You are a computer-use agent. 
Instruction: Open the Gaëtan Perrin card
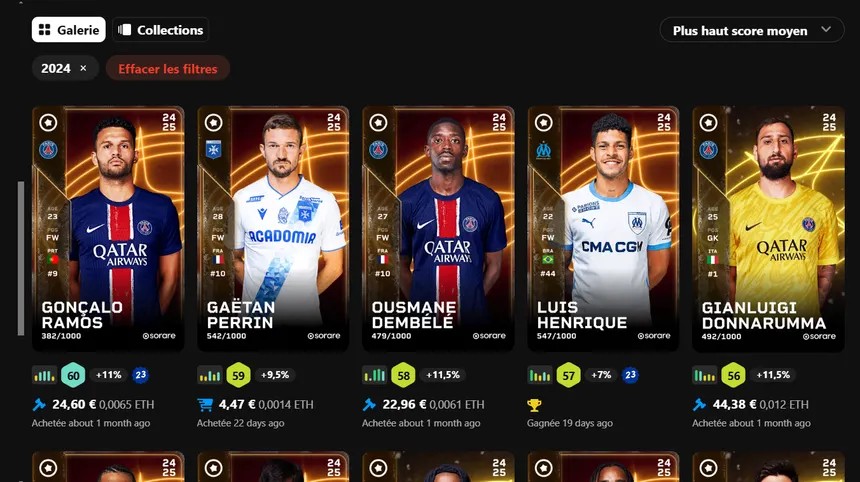click(273, 228)
